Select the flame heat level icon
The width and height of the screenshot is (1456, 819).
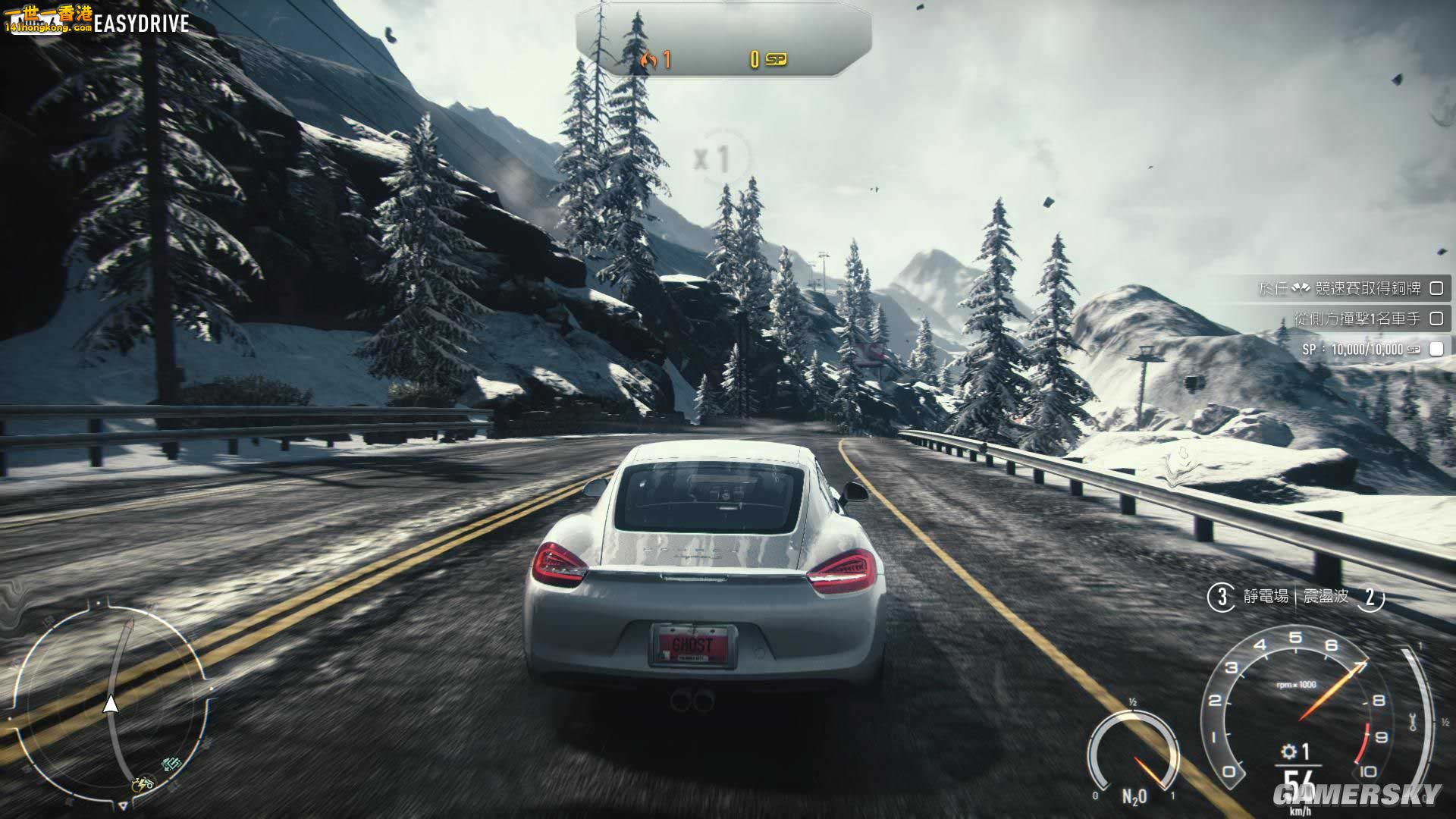pos(651,58)
